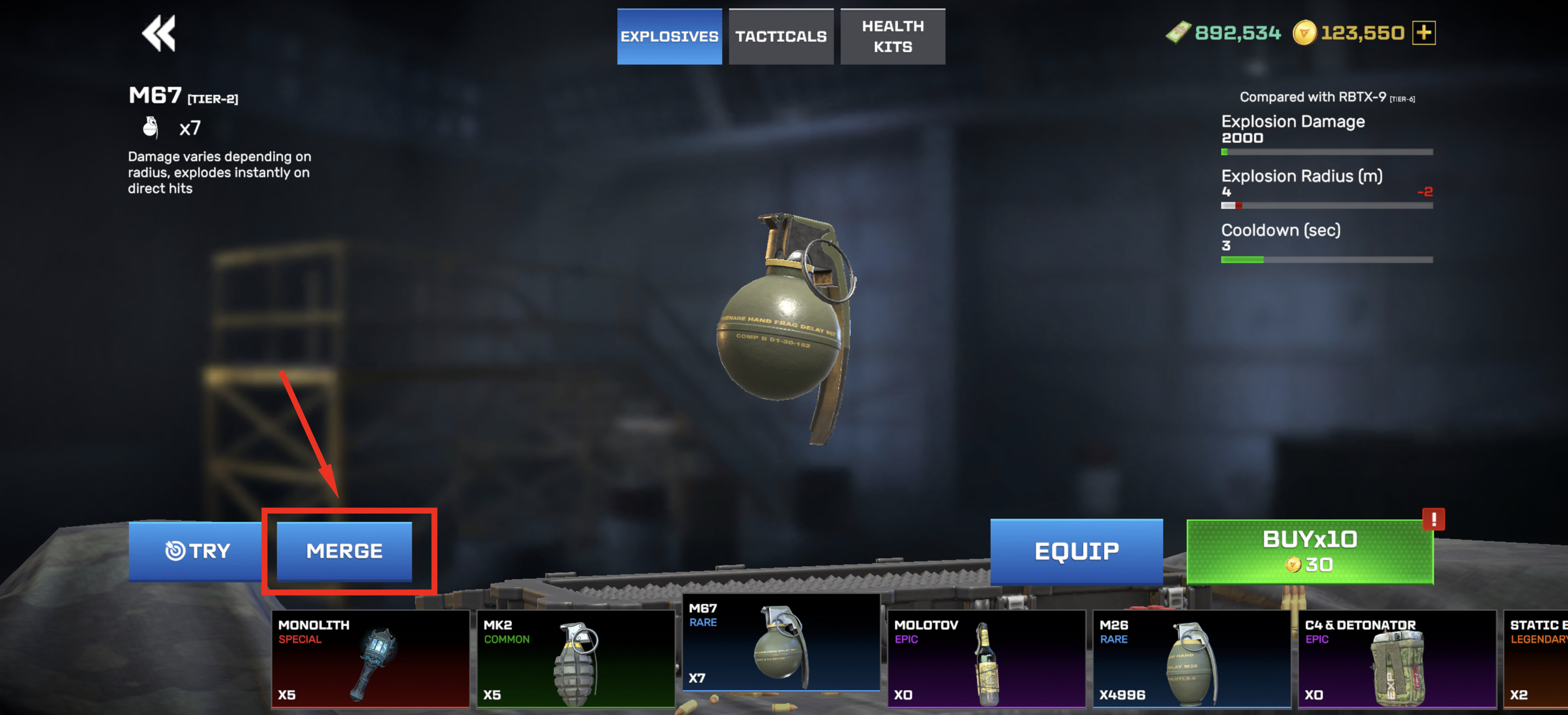Try out the M67 grenade

pos(196,551)
